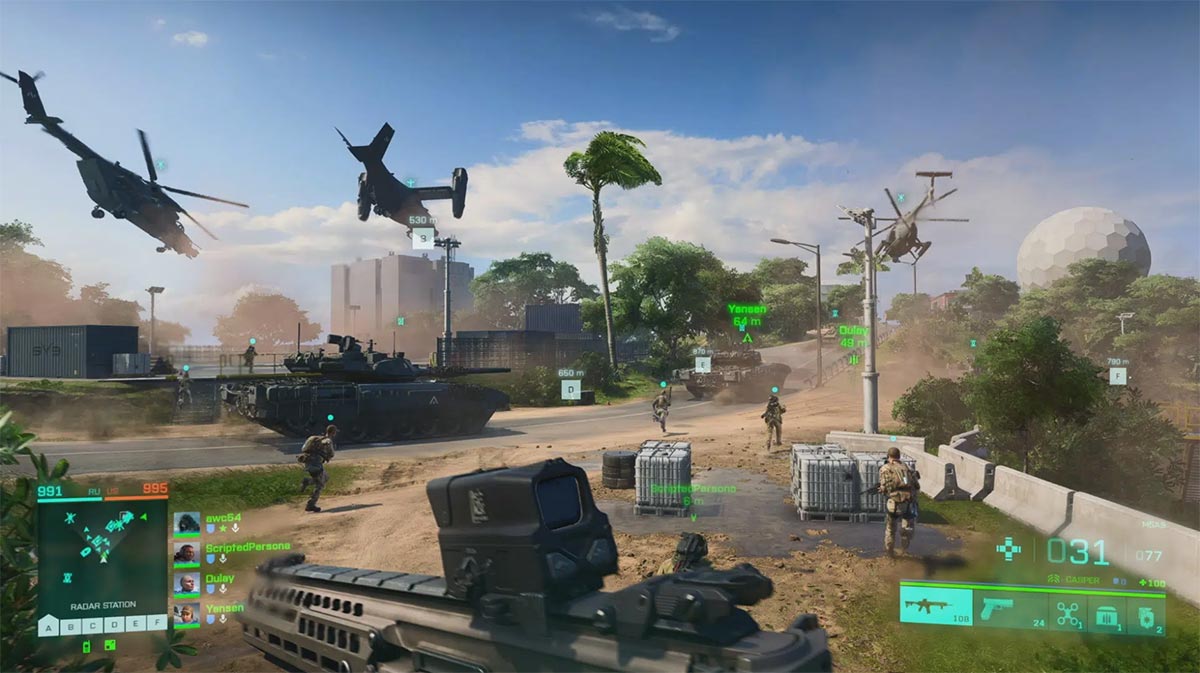Screen dimensions: 1200x673
Task: Choose the grenade slot in the loadout bar
Action: click(1146, 614)
